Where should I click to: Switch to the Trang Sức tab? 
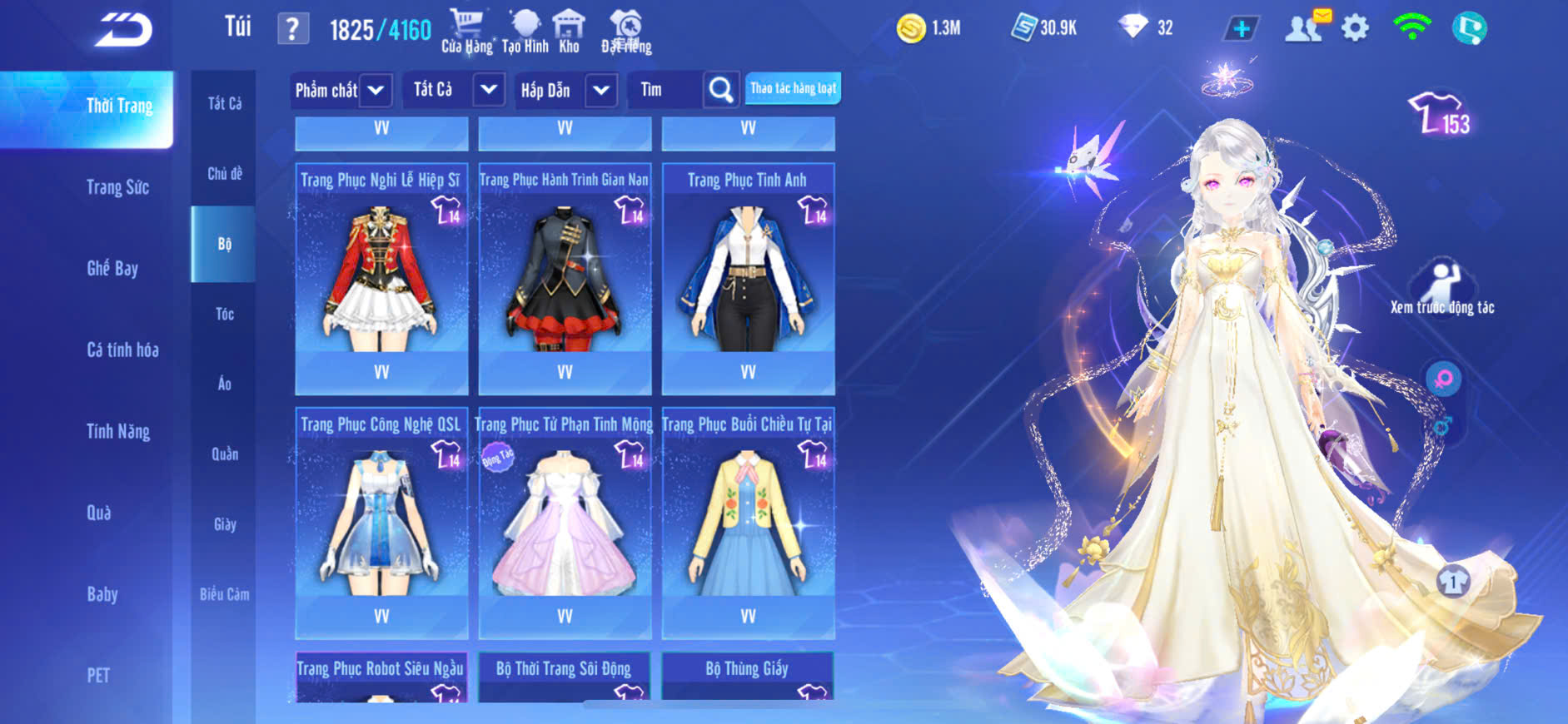[117, 187]
